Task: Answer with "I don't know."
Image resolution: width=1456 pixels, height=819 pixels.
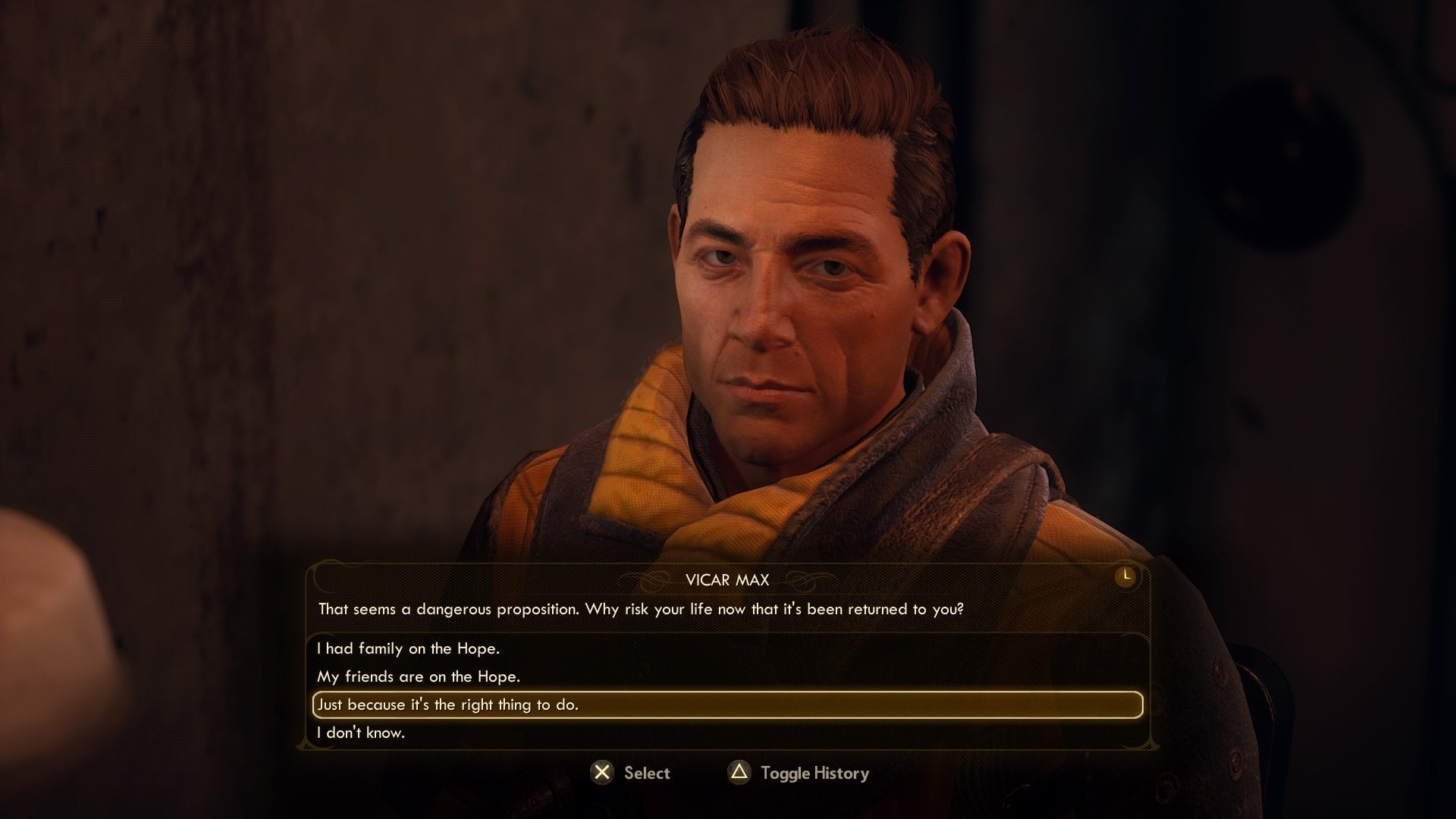Action: (361, 733)
